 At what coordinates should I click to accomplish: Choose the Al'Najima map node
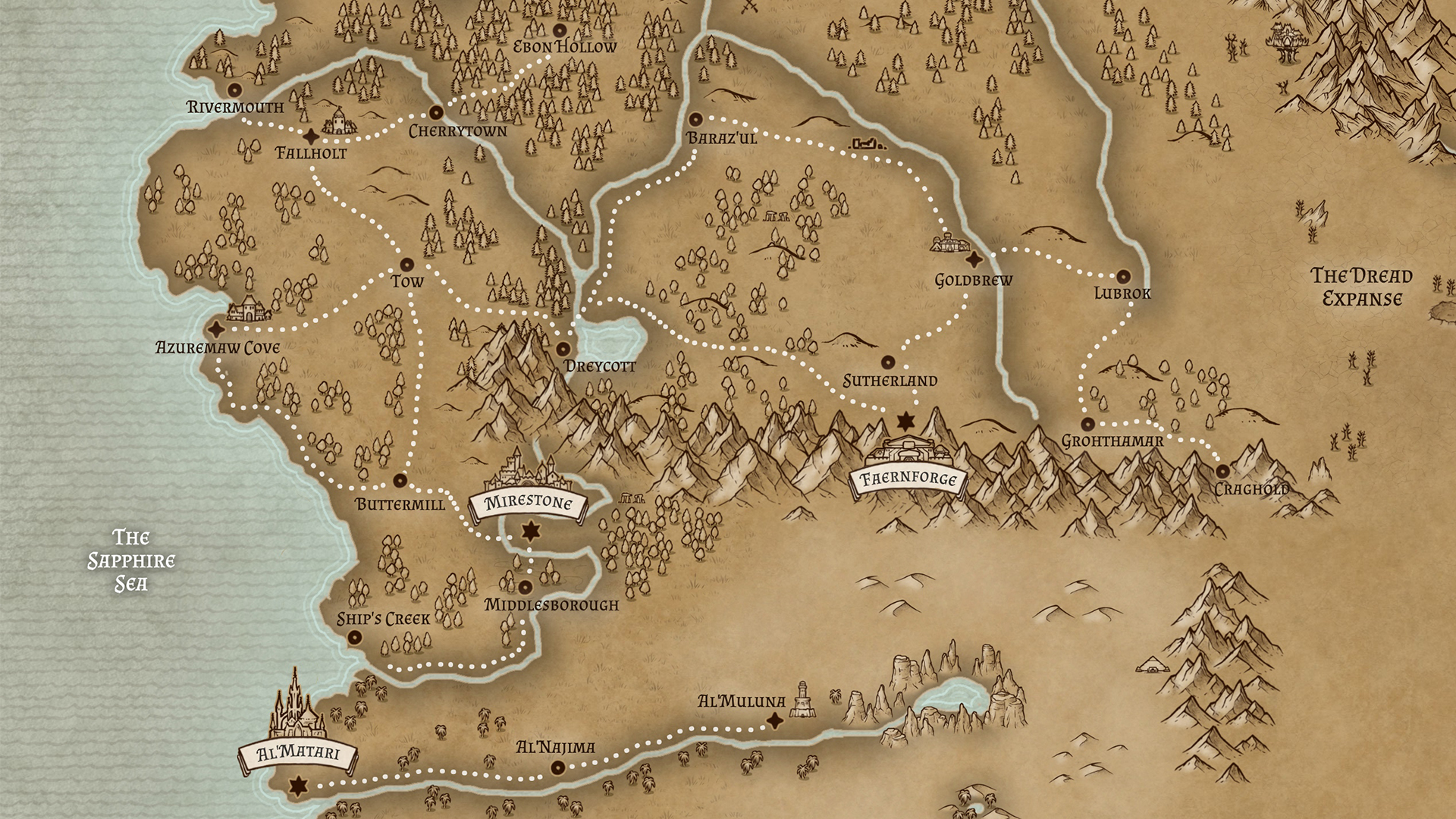(557, 768)
